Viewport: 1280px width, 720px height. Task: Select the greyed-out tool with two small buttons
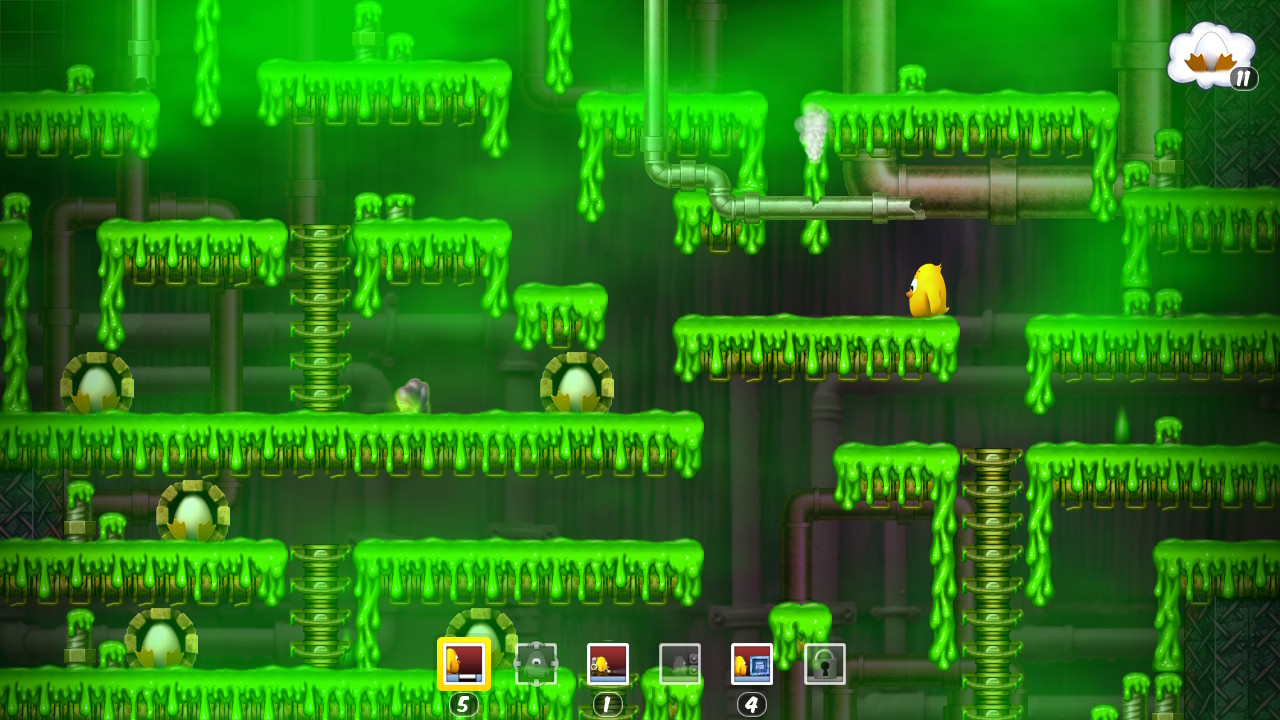click(x=680, y=664)
